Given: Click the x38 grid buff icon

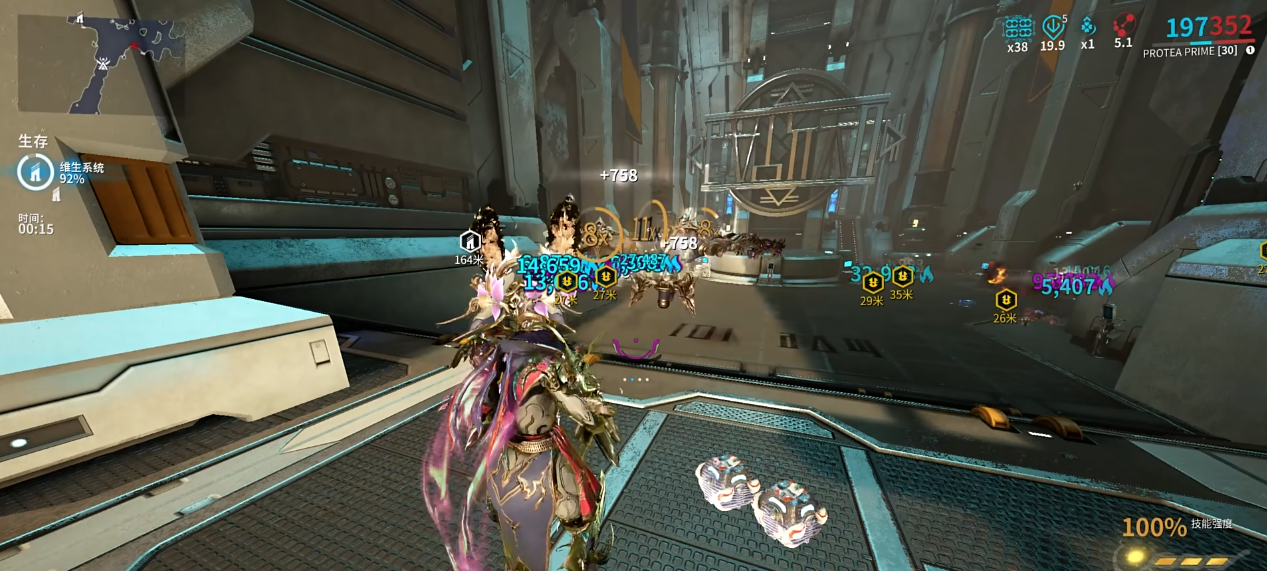Looking at the screenshot, I should [1018, 27].
